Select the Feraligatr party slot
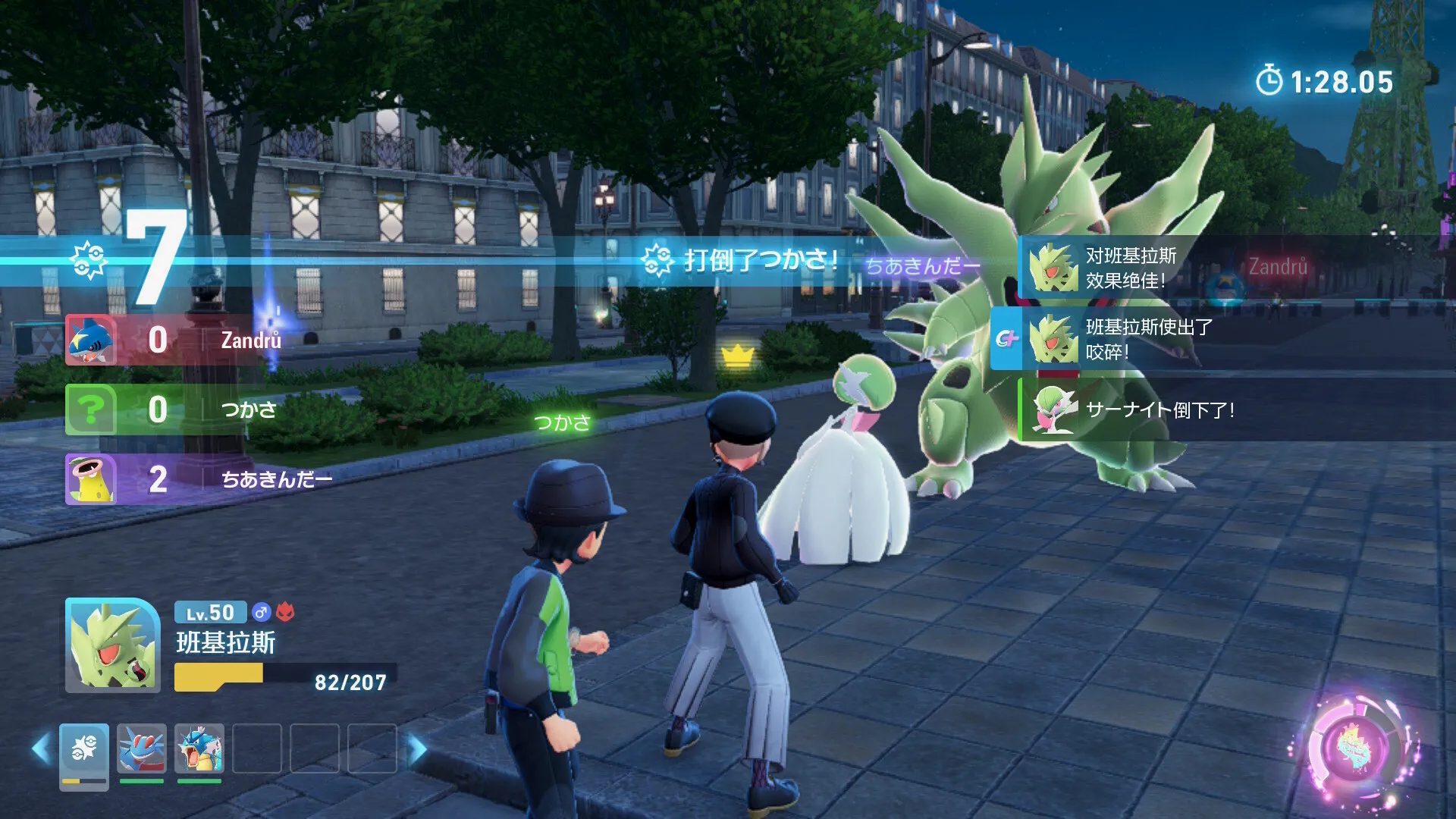This screenshot has width=1456, height=819. click(x=142, y=749)
